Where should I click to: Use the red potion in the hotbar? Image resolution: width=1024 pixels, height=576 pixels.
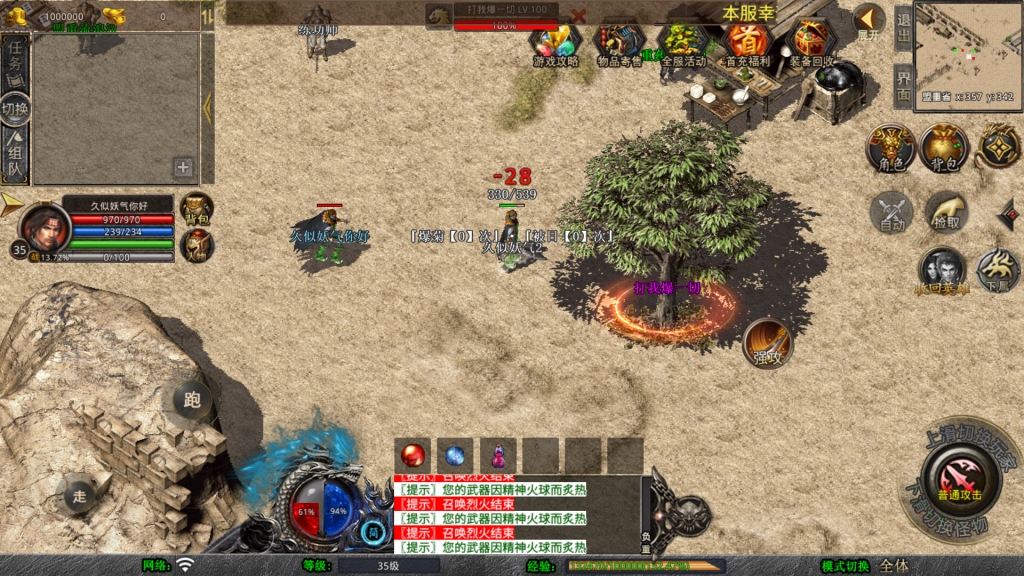[x=412, y=456]
